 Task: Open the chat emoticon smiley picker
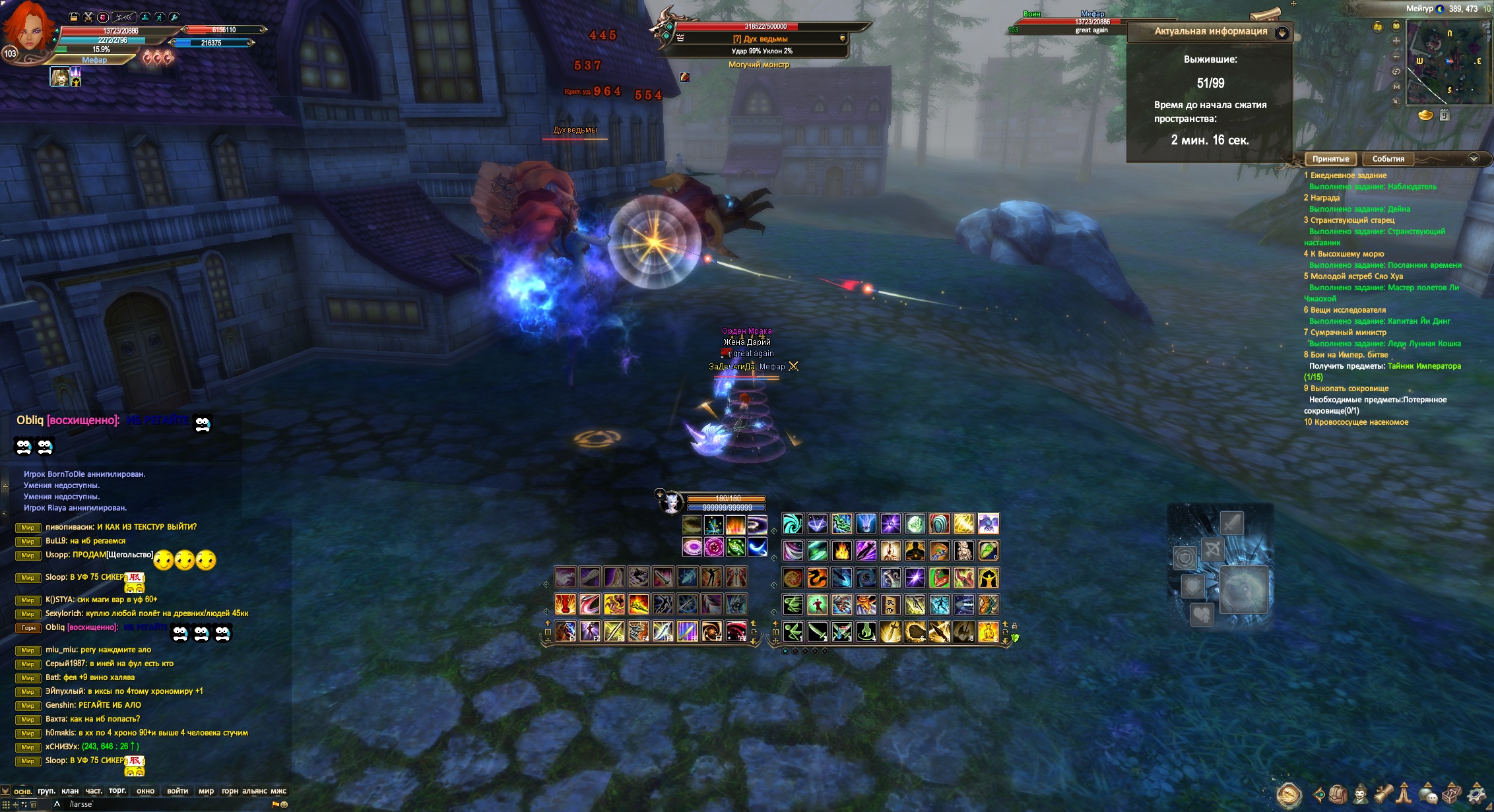click(x=284, y=805)
